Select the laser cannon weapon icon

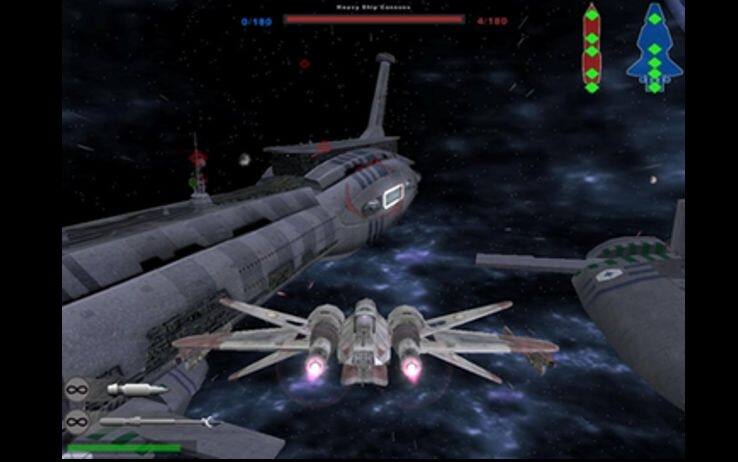pyautogui.click(x=137, y=388)
